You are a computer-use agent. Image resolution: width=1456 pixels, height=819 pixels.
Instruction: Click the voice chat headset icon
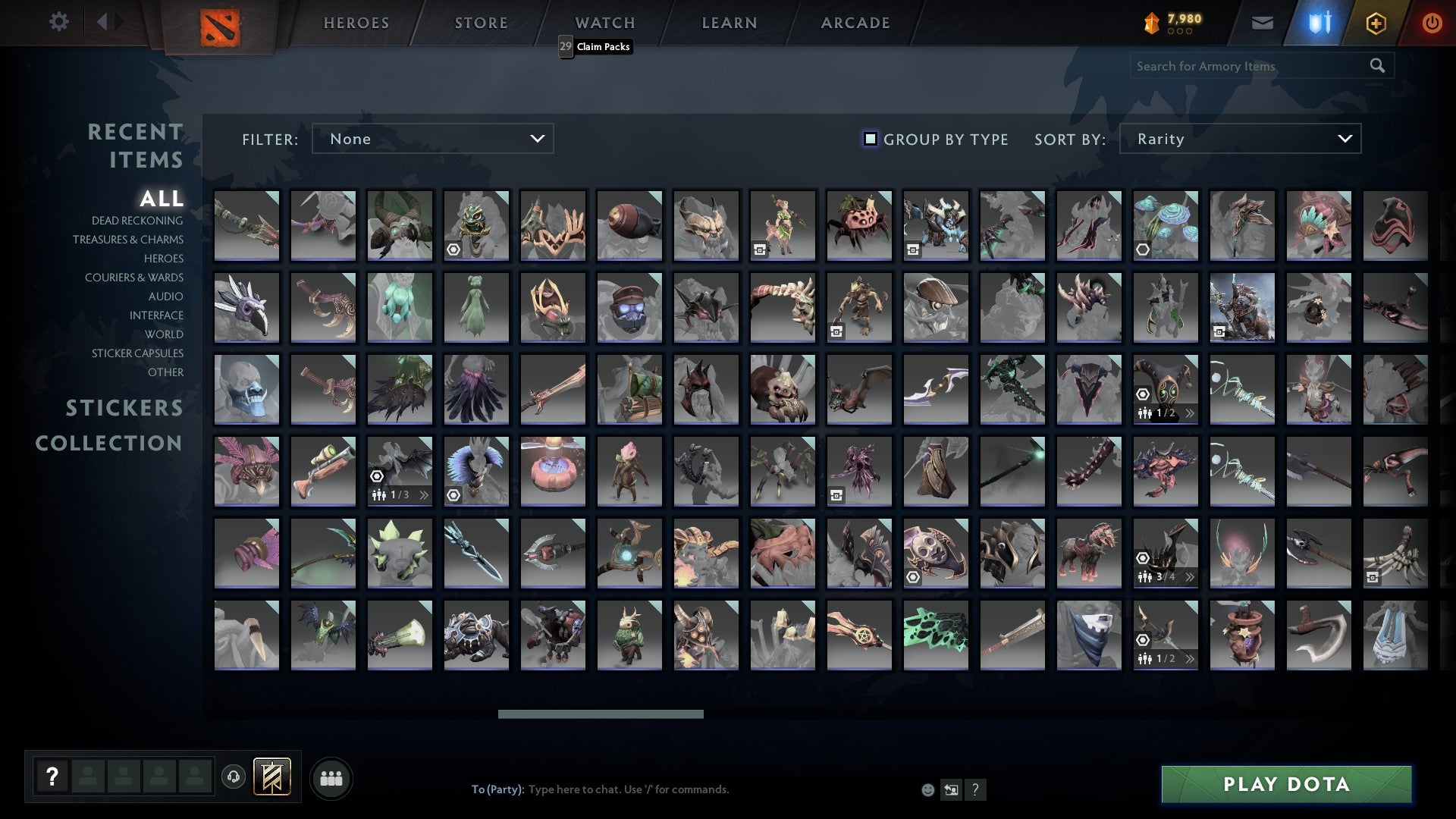234,777
